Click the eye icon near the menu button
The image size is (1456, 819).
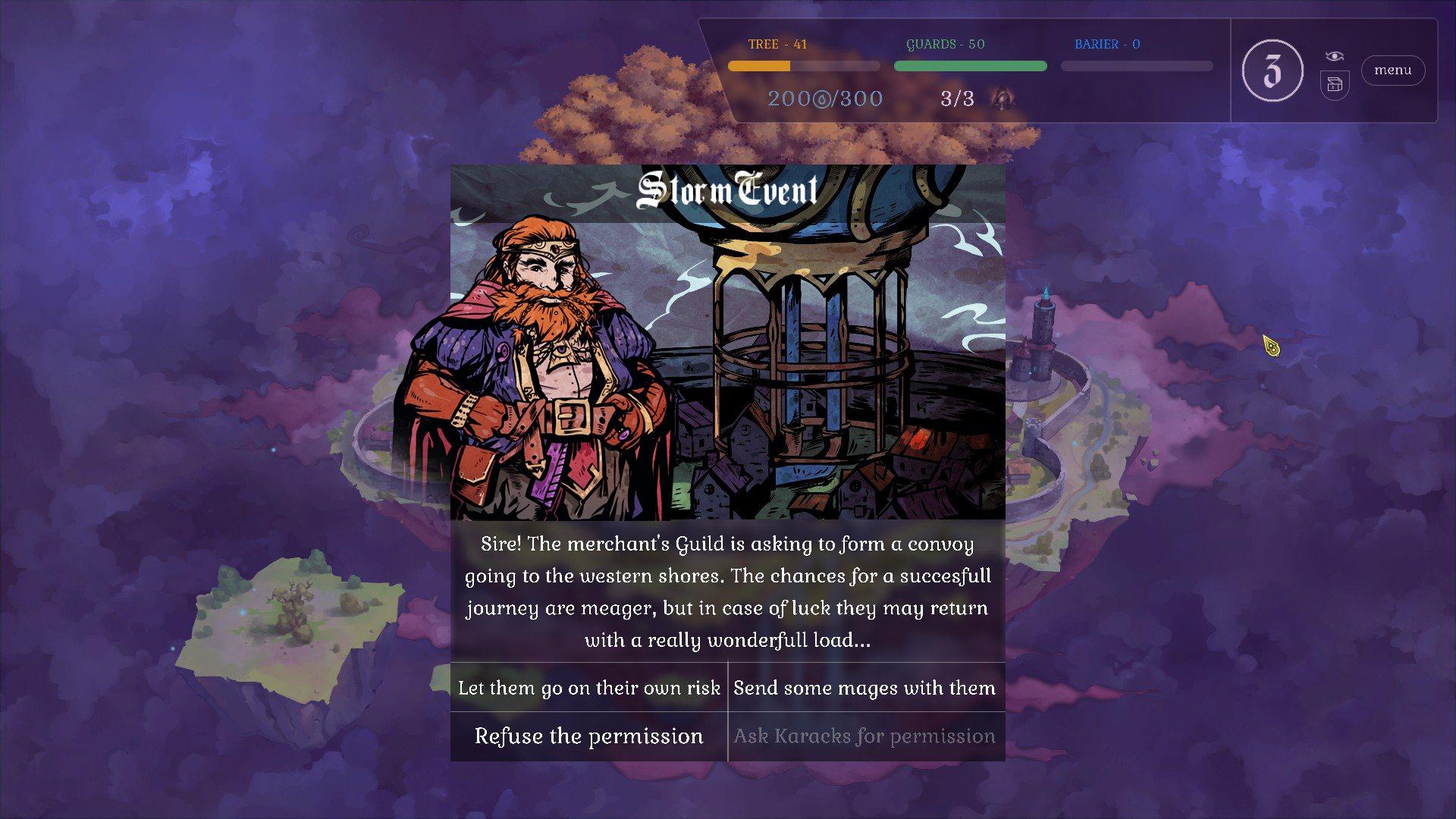pos(1334,55)
